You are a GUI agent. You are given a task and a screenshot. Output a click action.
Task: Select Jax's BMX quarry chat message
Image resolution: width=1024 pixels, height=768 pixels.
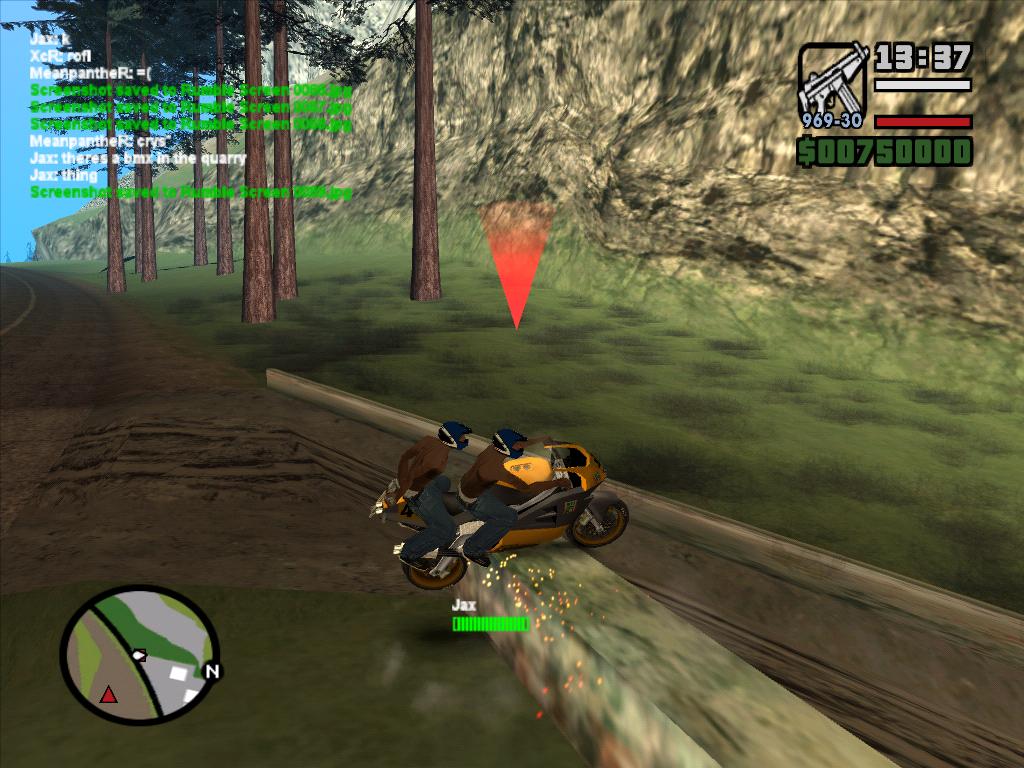(x=138, y=158)
